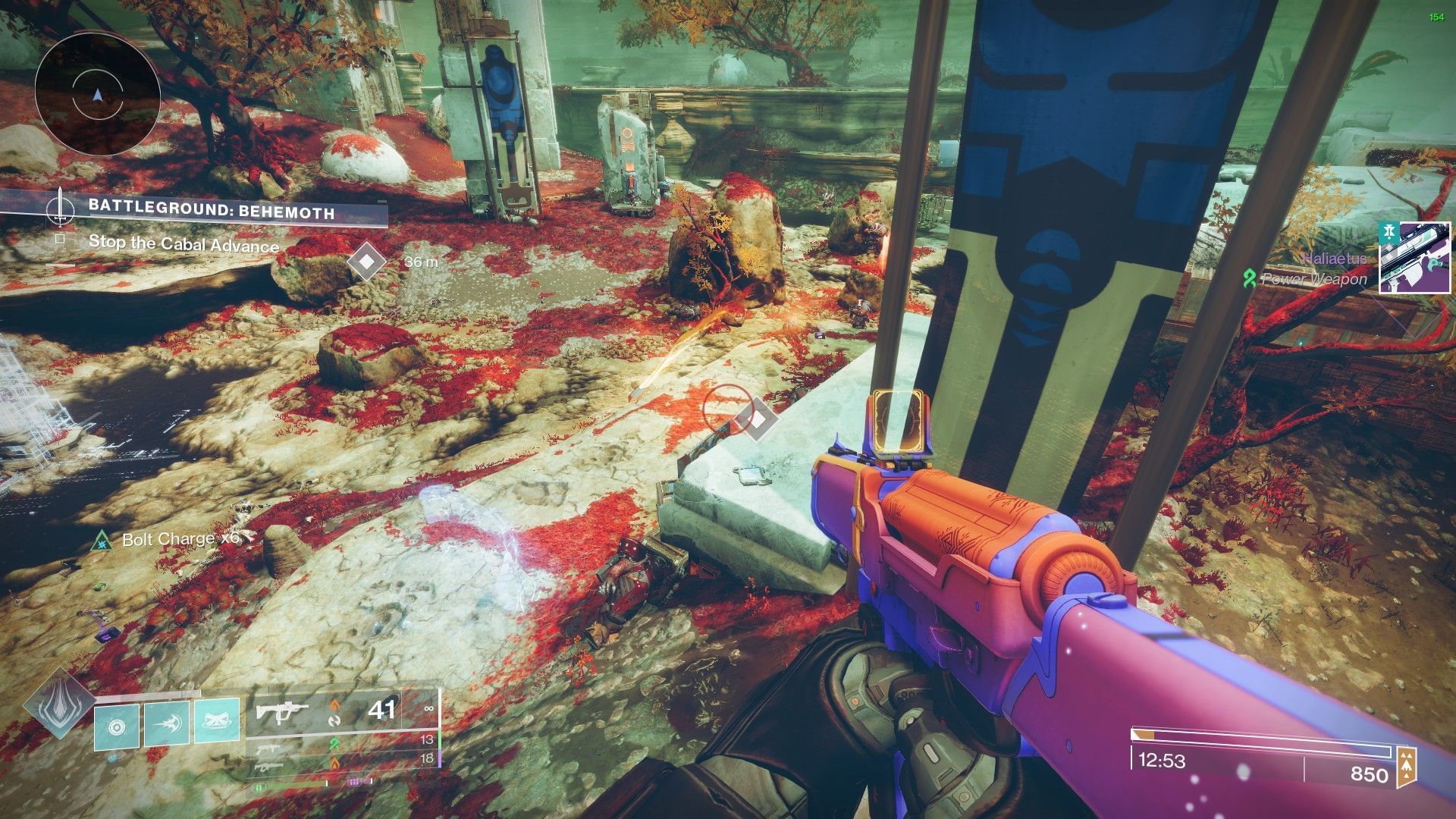The height and width of the screenshot is (819, 1456).
Task: Activate the class ability icon with crossed bands
Action: (x=217, y=720)
